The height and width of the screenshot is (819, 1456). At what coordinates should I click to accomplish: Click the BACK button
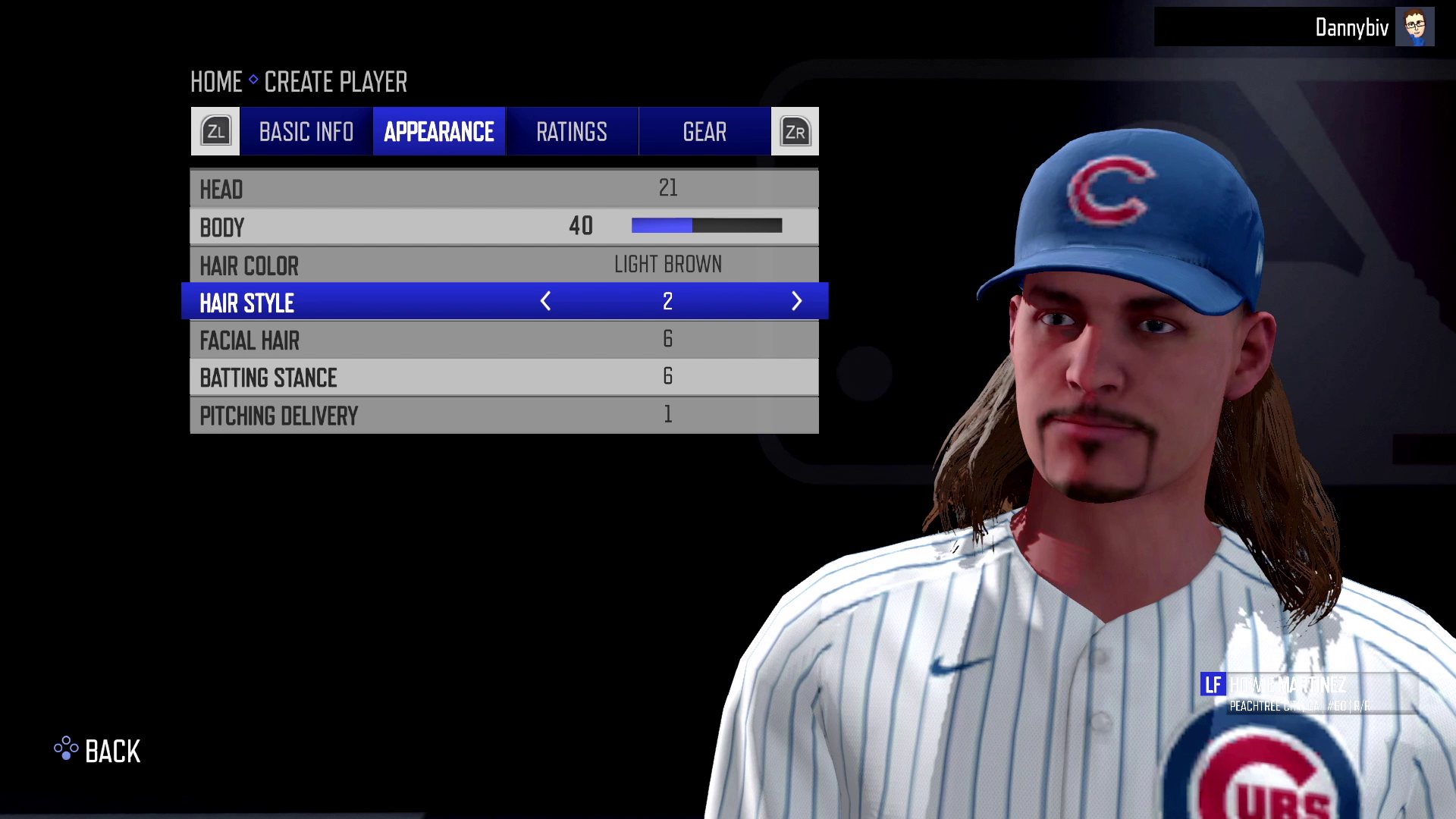point(112,752)
